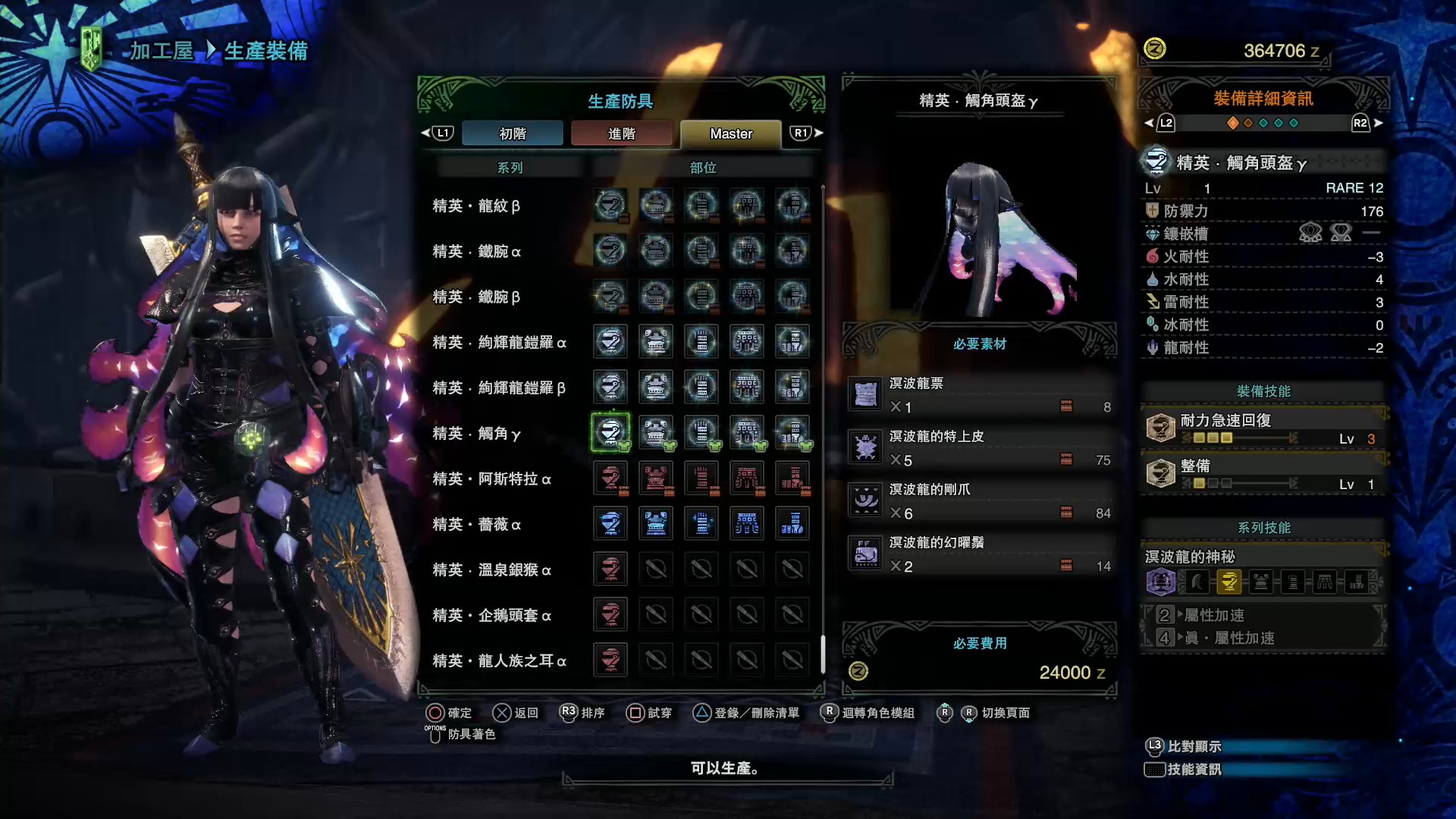This screenshot has width=1456, height=819.
Task: Select the 精英・阿斯特拉α red helmet icon
Action: coord(610,479)
